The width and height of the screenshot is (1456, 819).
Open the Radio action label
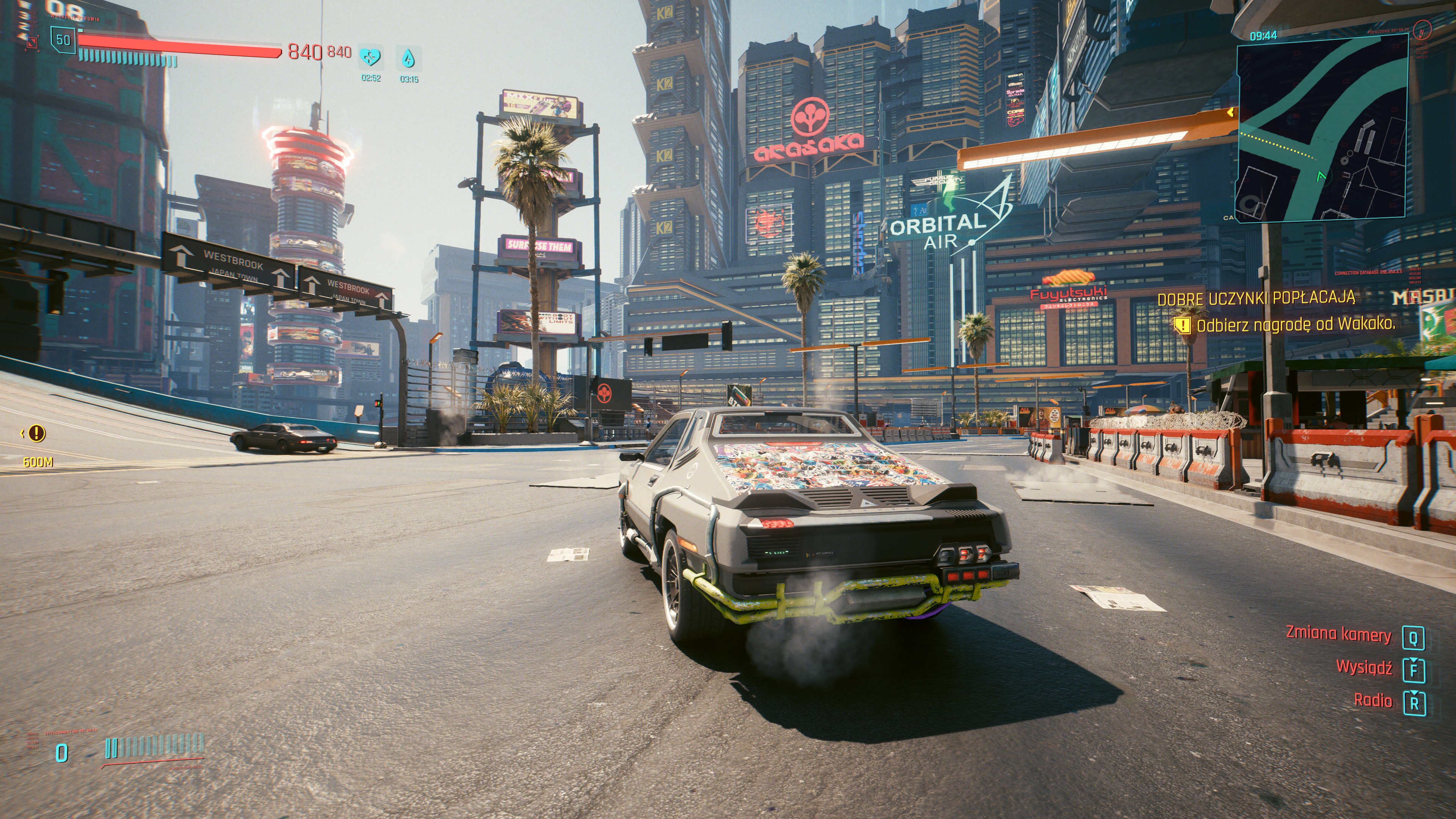1372,701
